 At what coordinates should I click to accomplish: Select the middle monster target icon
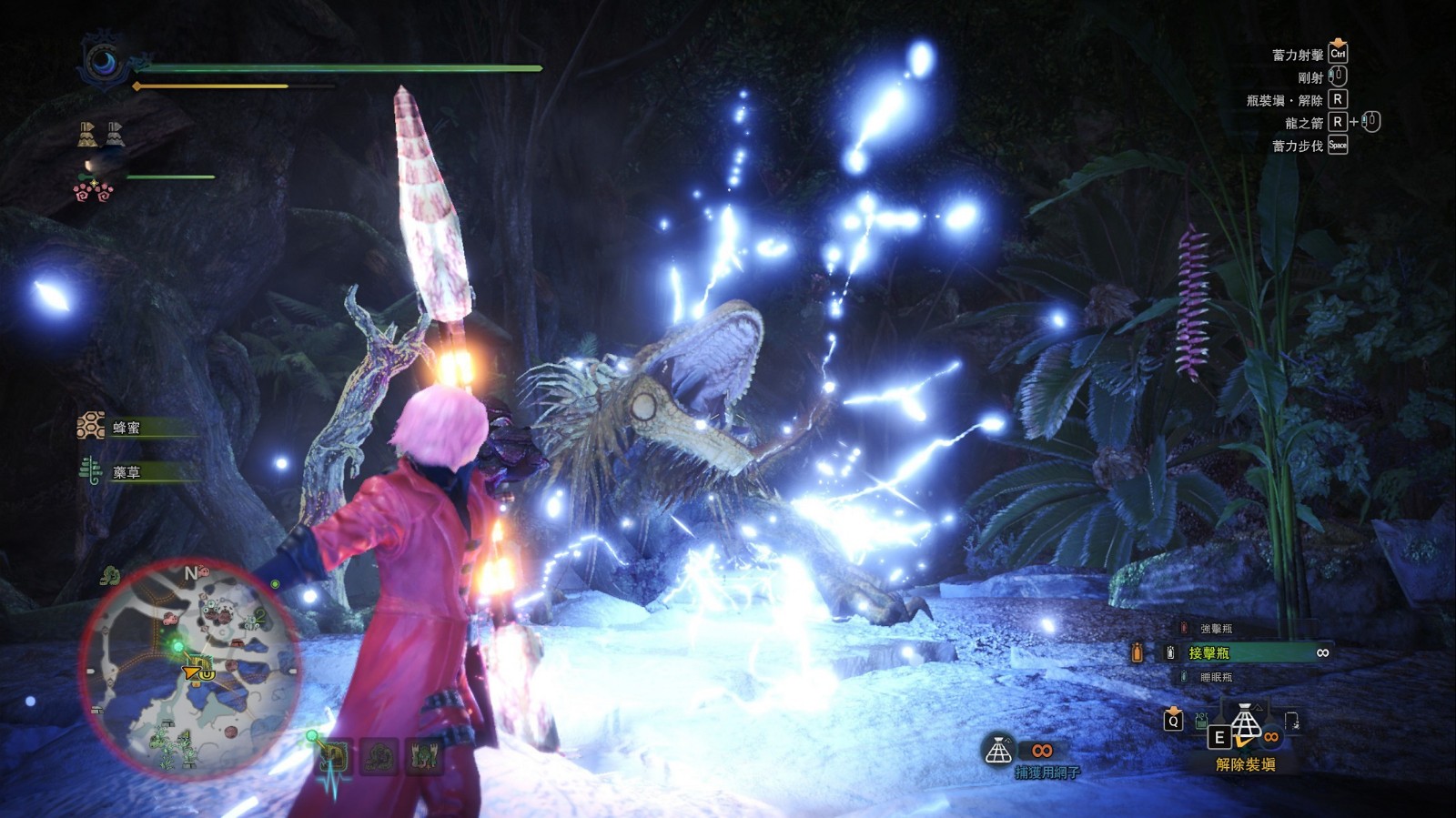379,757
